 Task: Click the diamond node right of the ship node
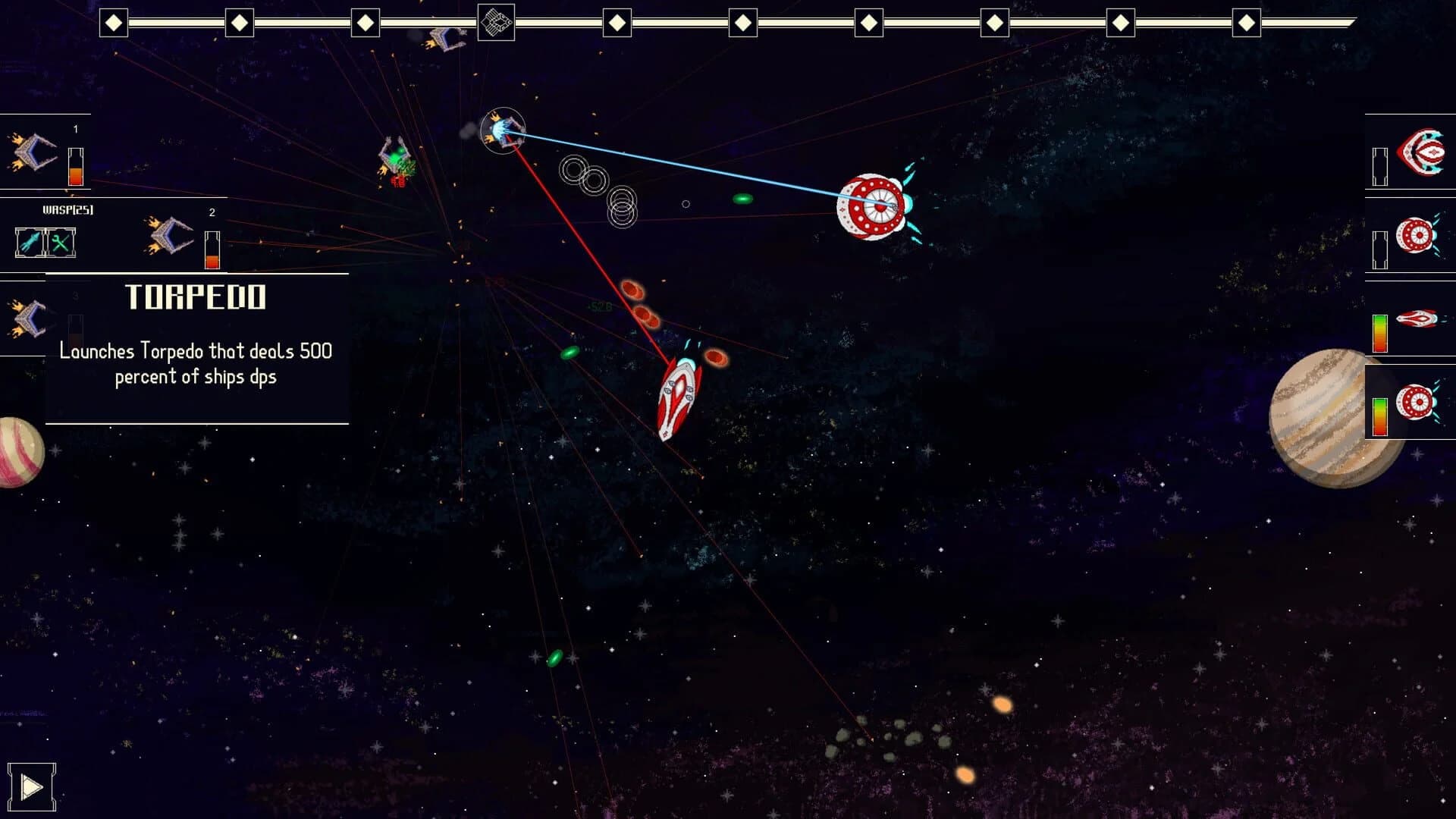(618, 23)
